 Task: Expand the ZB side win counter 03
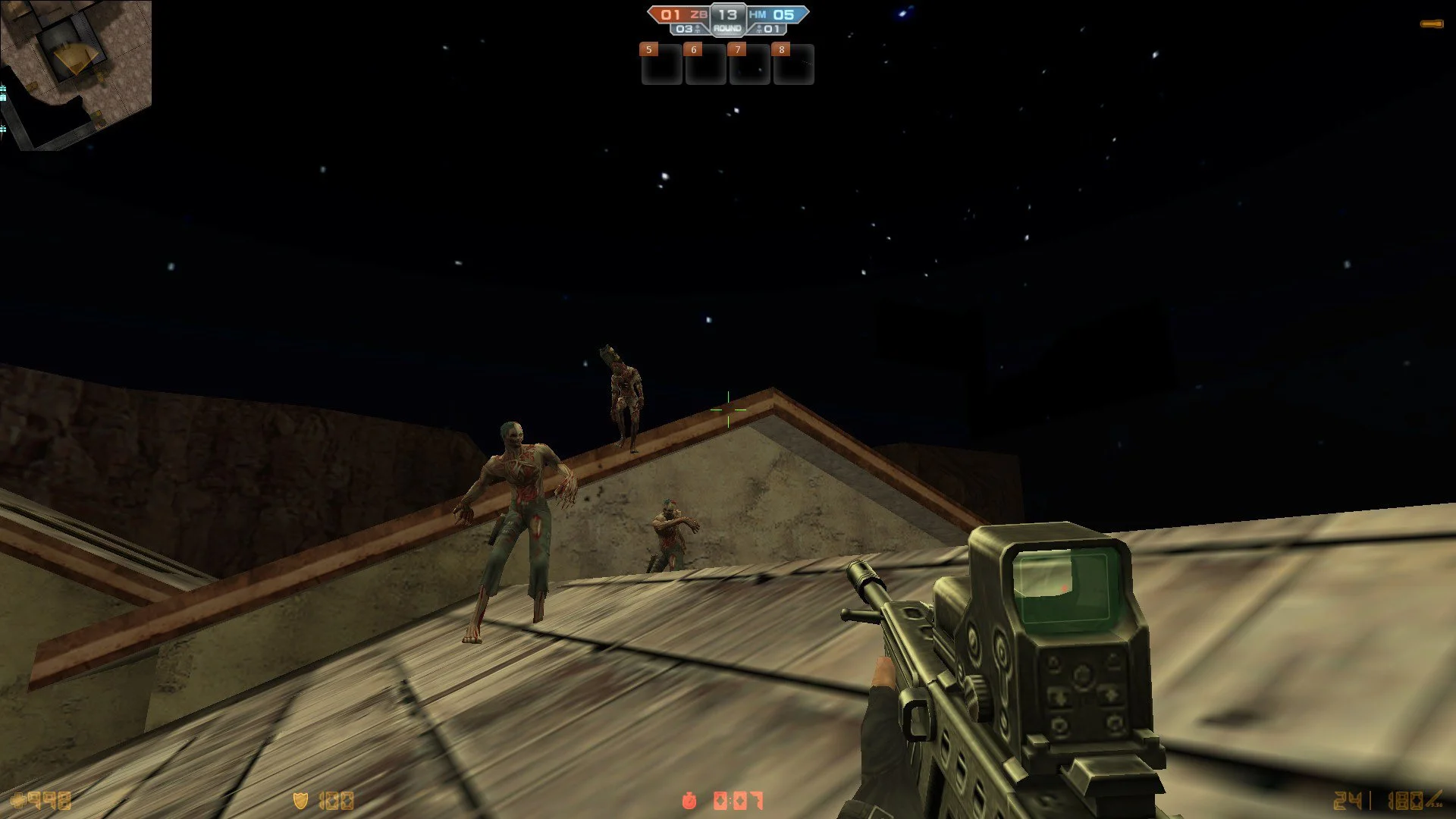coord(685,28)
